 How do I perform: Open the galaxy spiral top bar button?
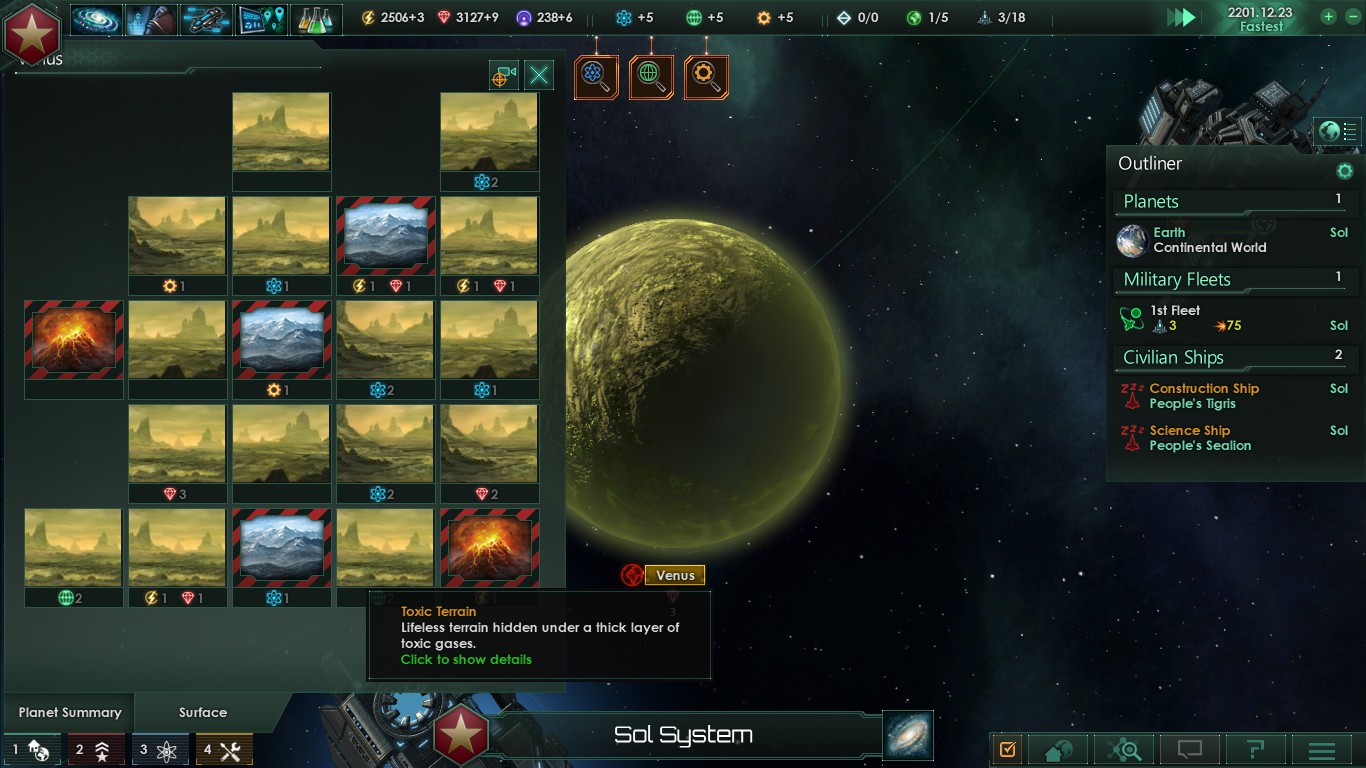coord(96,19)
